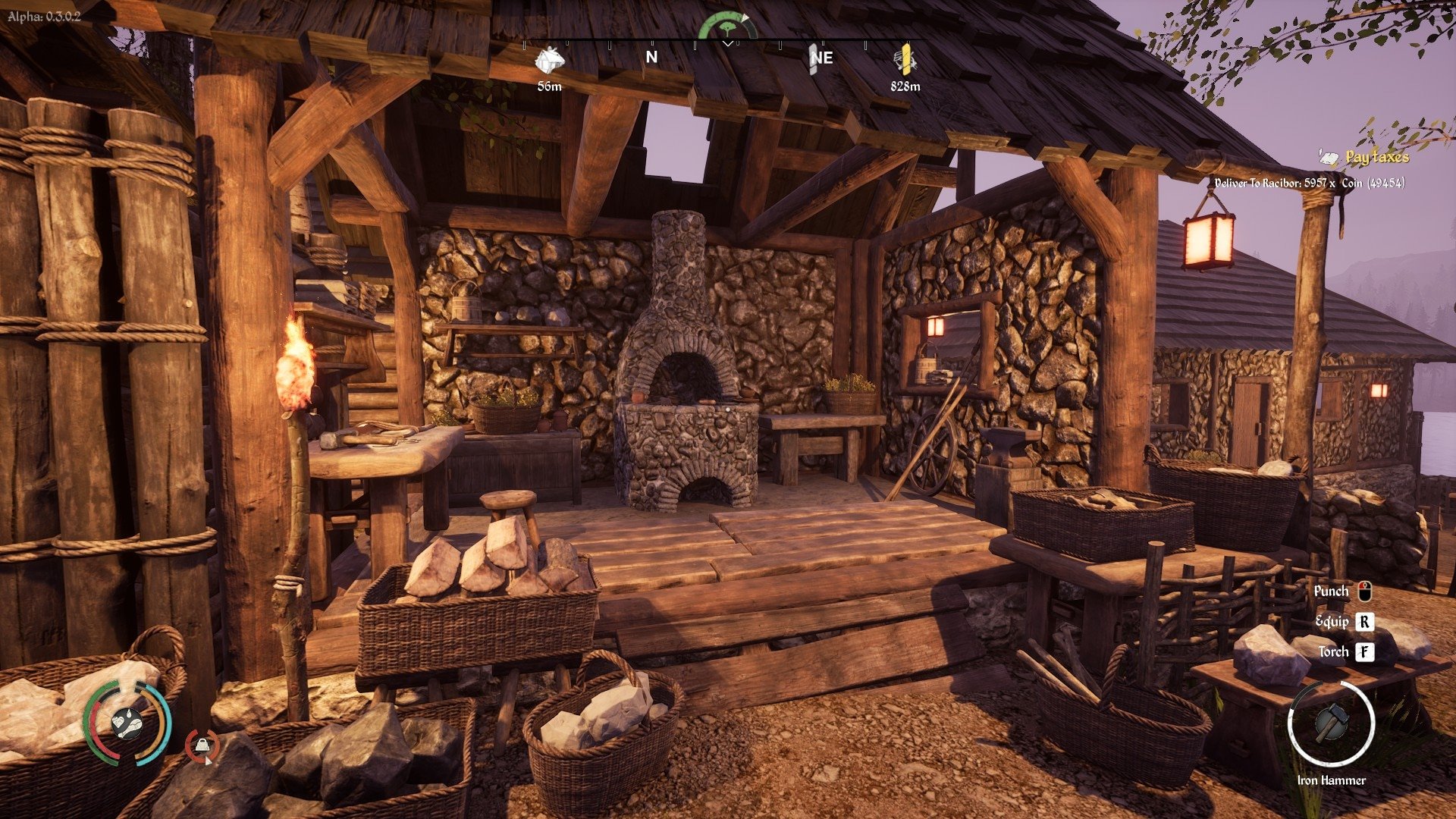Select the house marker on the compass
Image resolution: width=1456 pixels, height=819 pixels.
point(549,60)
